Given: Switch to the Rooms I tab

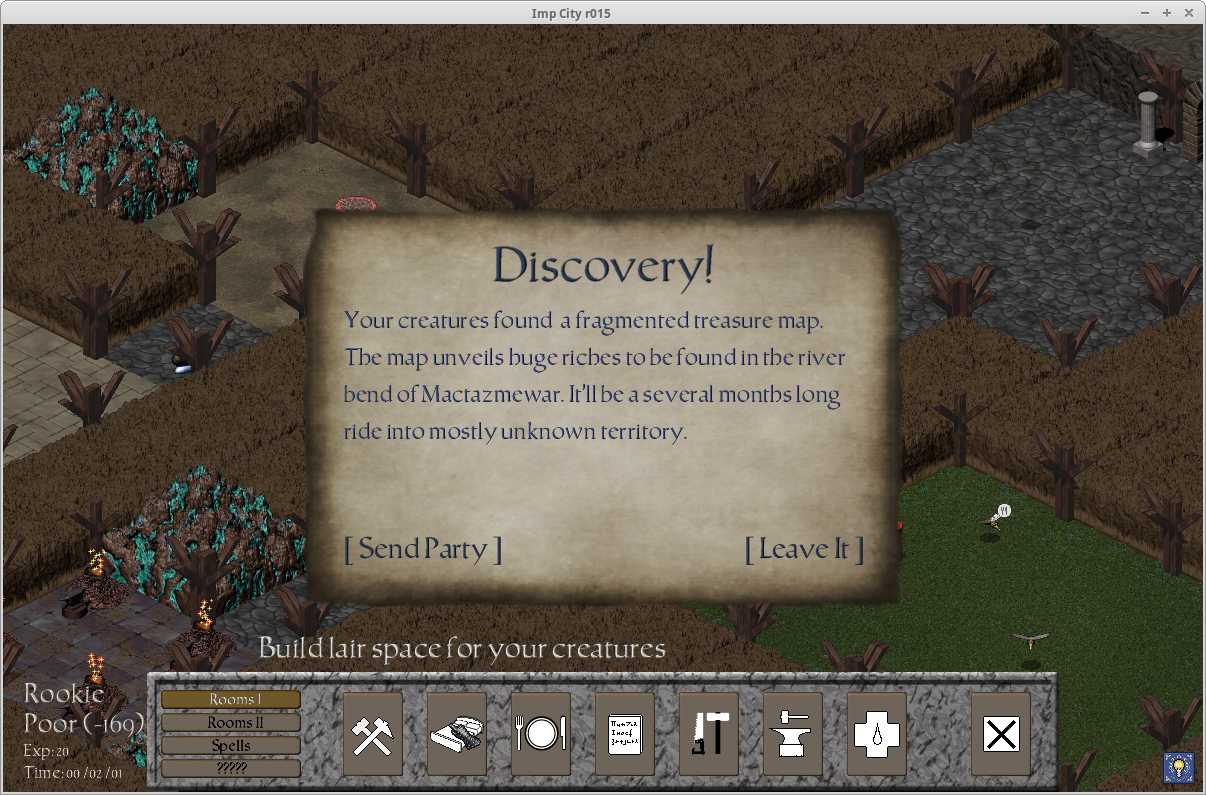Looking at the screenshot, I should (x=231, y=700).
